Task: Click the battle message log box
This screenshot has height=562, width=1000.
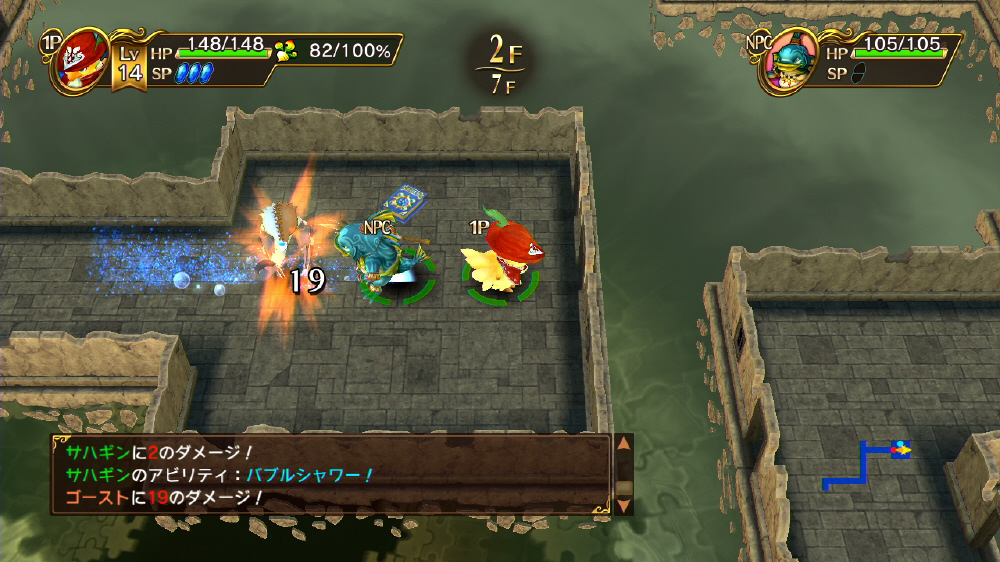Action: coord(332,474)
